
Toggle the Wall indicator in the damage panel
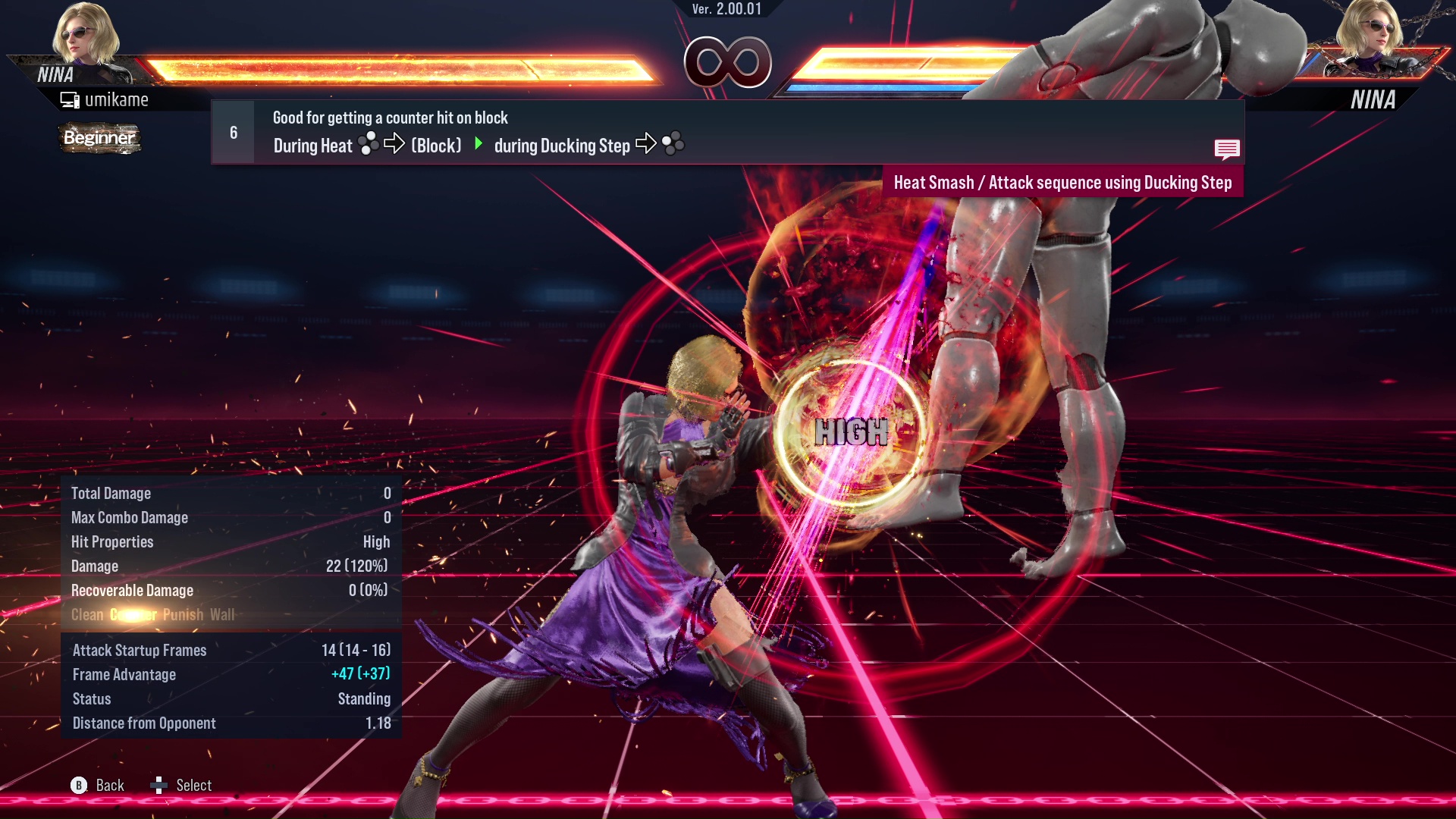pos(222,615)
